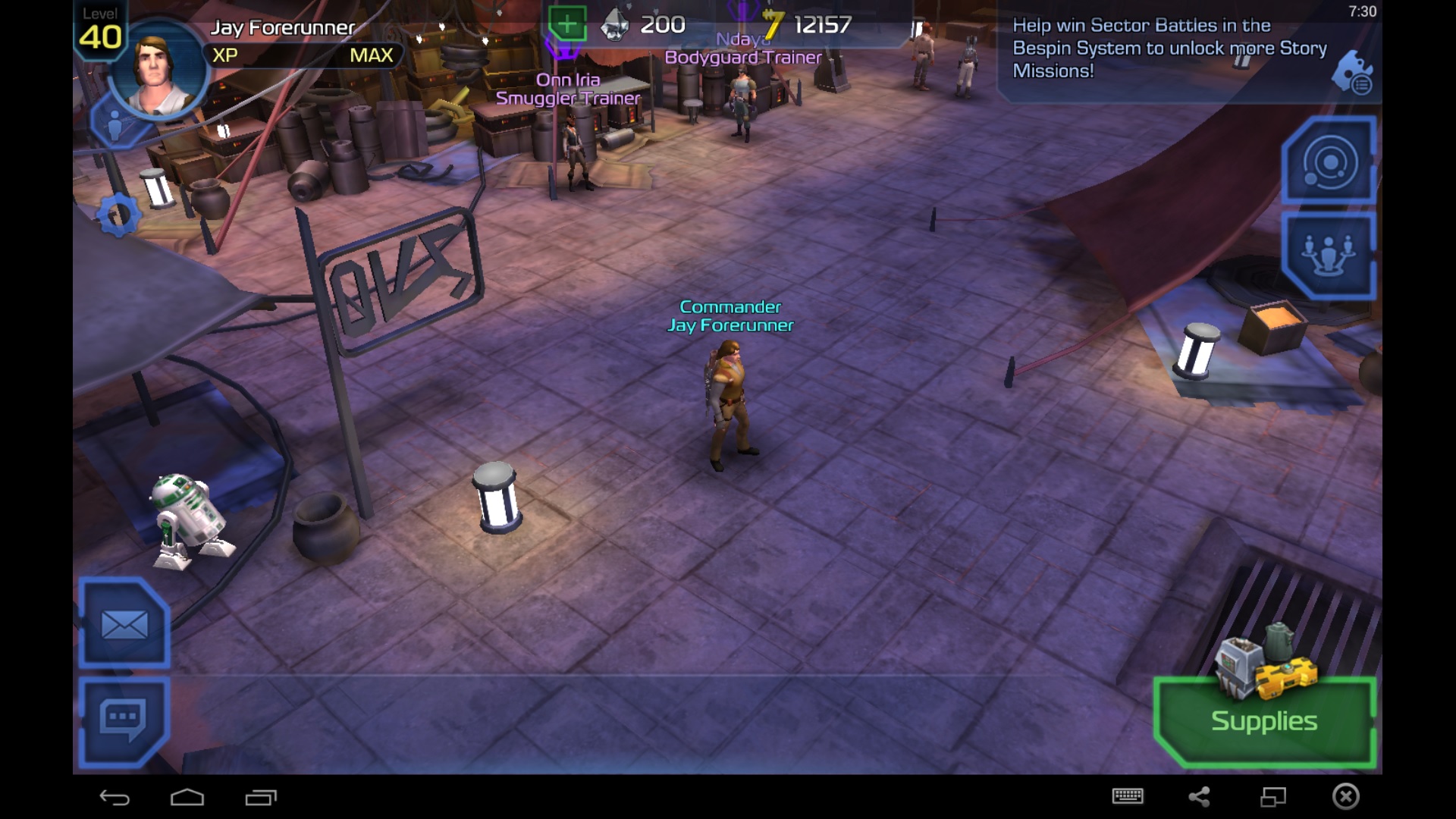
Task: Open the group squad button
Action: 1329,254
